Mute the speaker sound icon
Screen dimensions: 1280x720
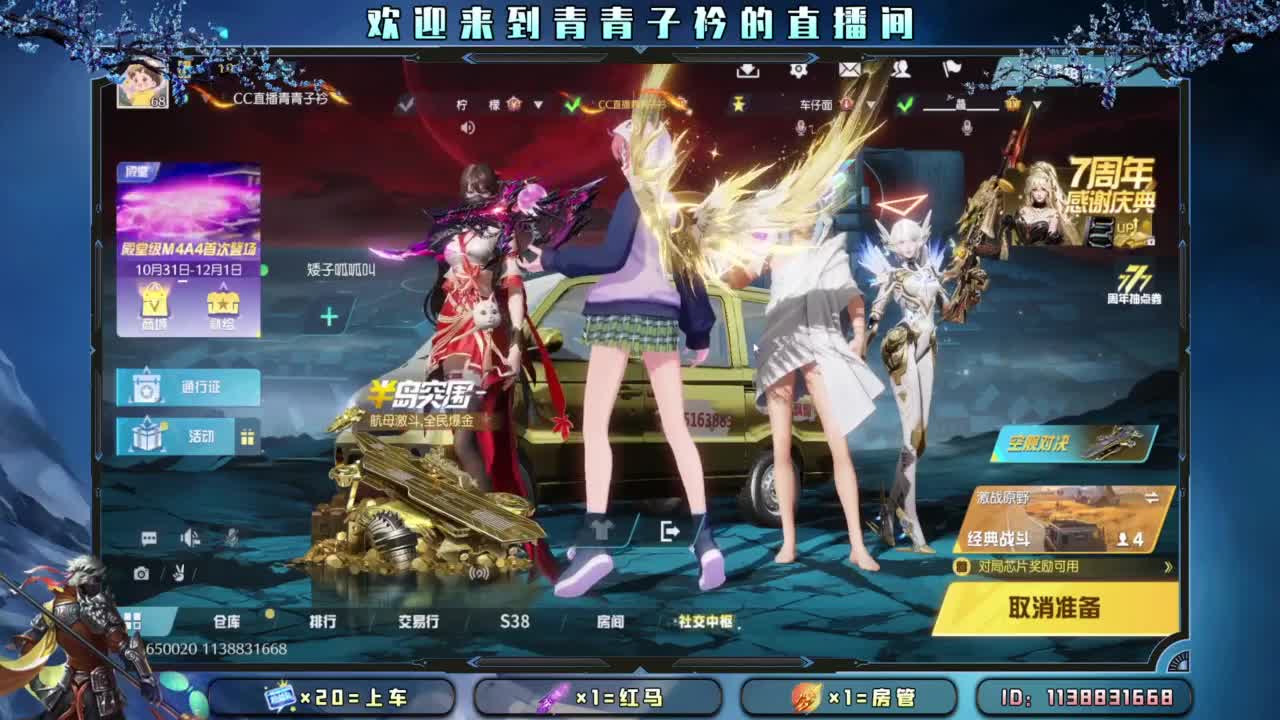tap(188, 537)
